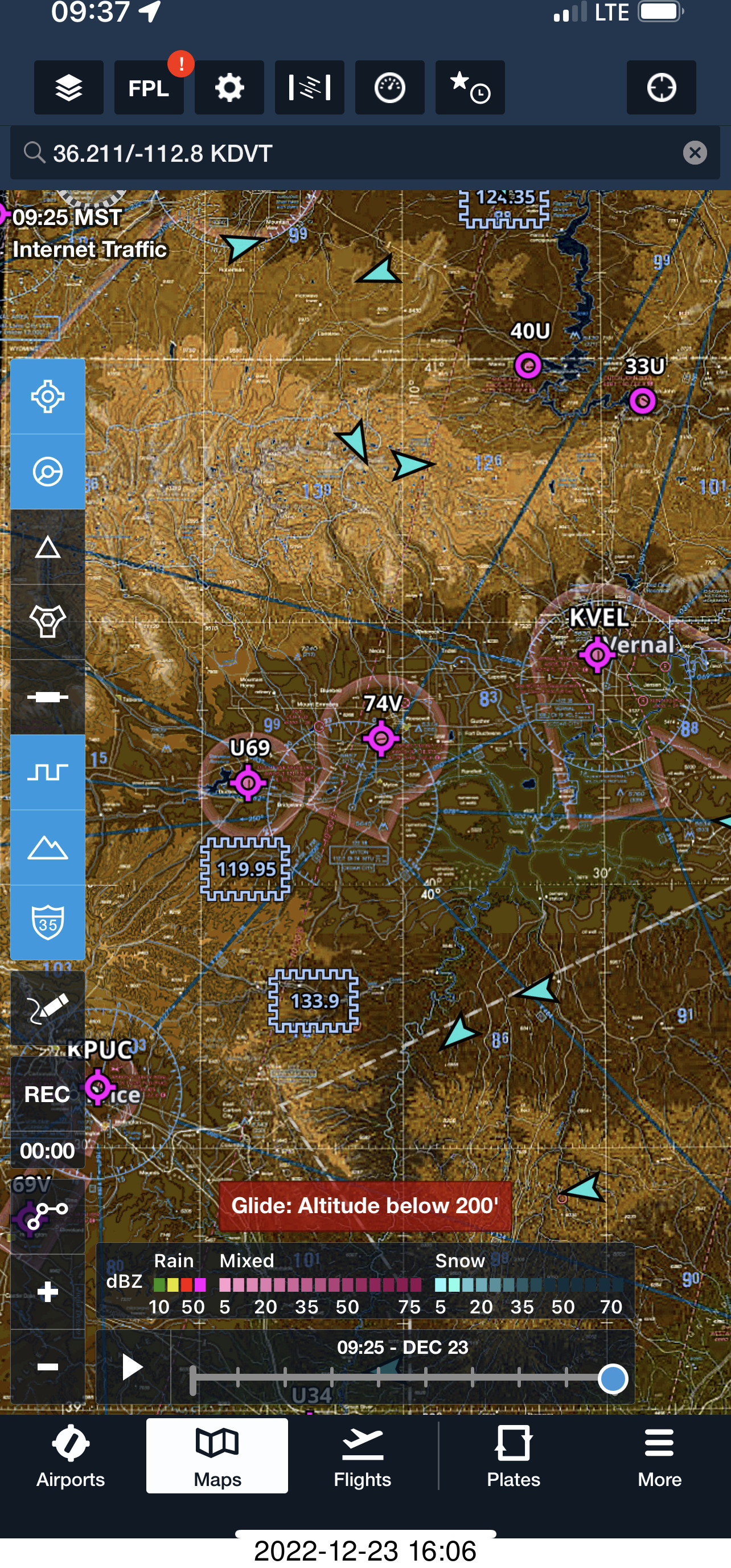Image resolution: width=731 pixels, height=1568 pixels.
Task: Zoom out with the minus button
Action: pyautogui.click(x=47, y=1366)
